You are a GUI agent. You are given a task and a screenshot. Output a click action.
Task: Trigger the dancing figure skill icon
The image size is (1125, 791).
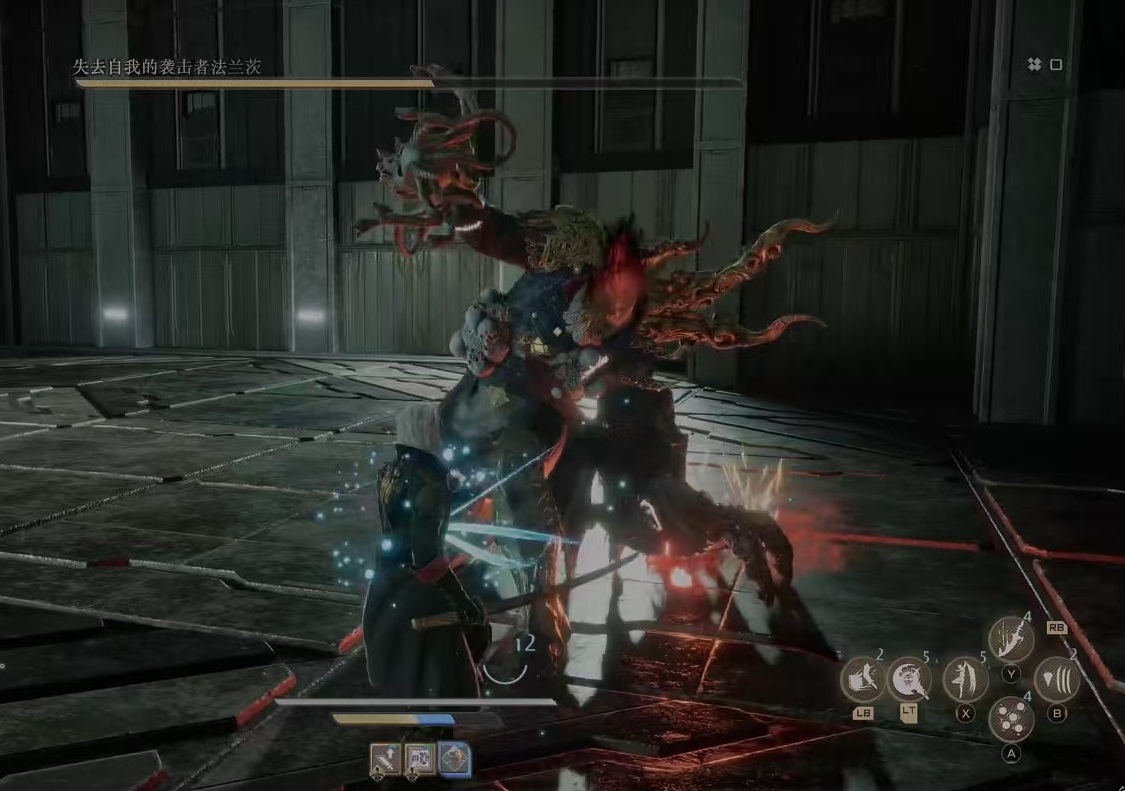point(965,680)
